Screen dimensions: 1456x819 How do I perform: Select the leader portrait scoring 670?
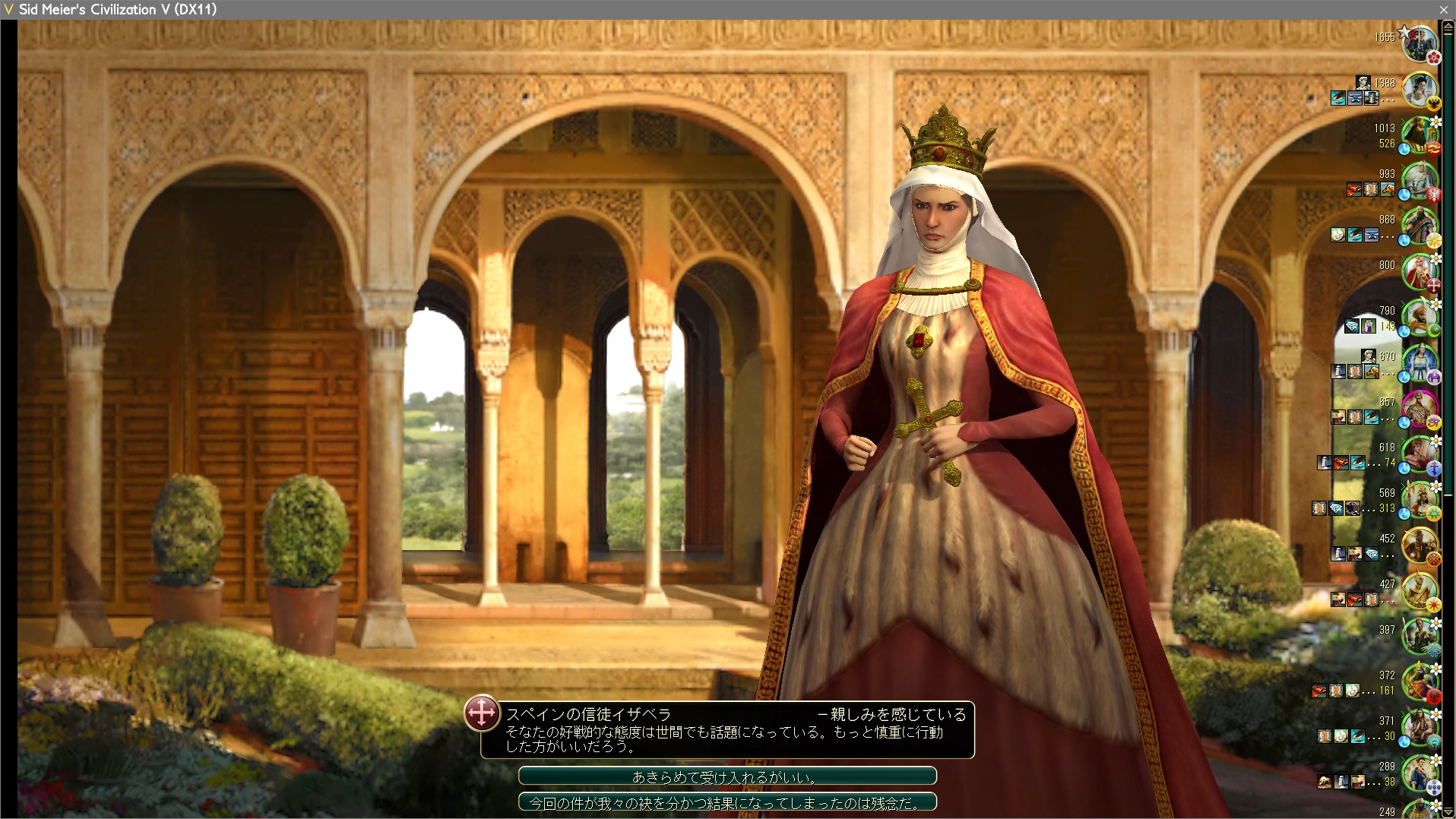(1419, 363)
